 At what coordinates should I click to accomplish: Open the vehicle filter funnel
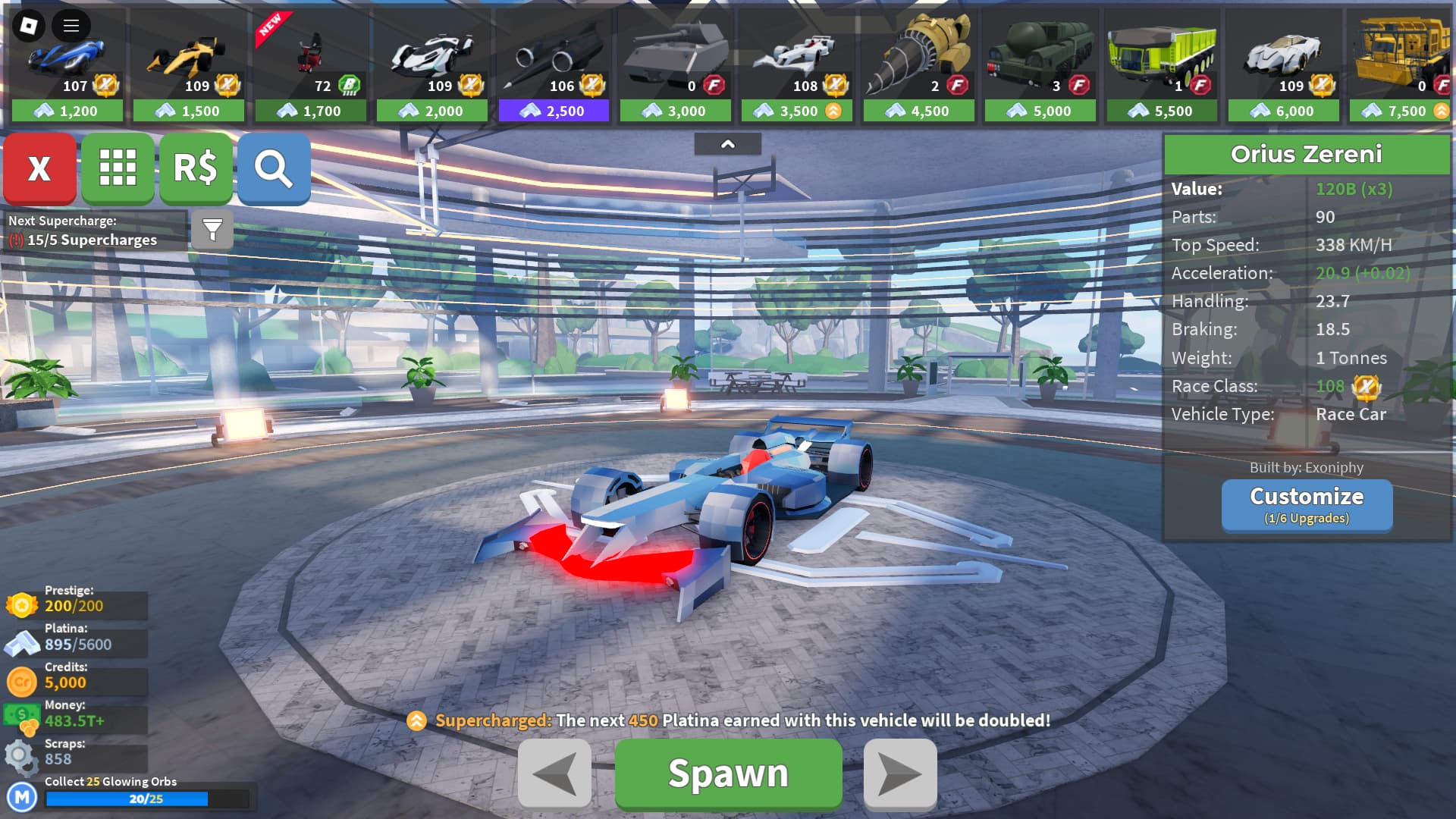(x=212, y=229)
